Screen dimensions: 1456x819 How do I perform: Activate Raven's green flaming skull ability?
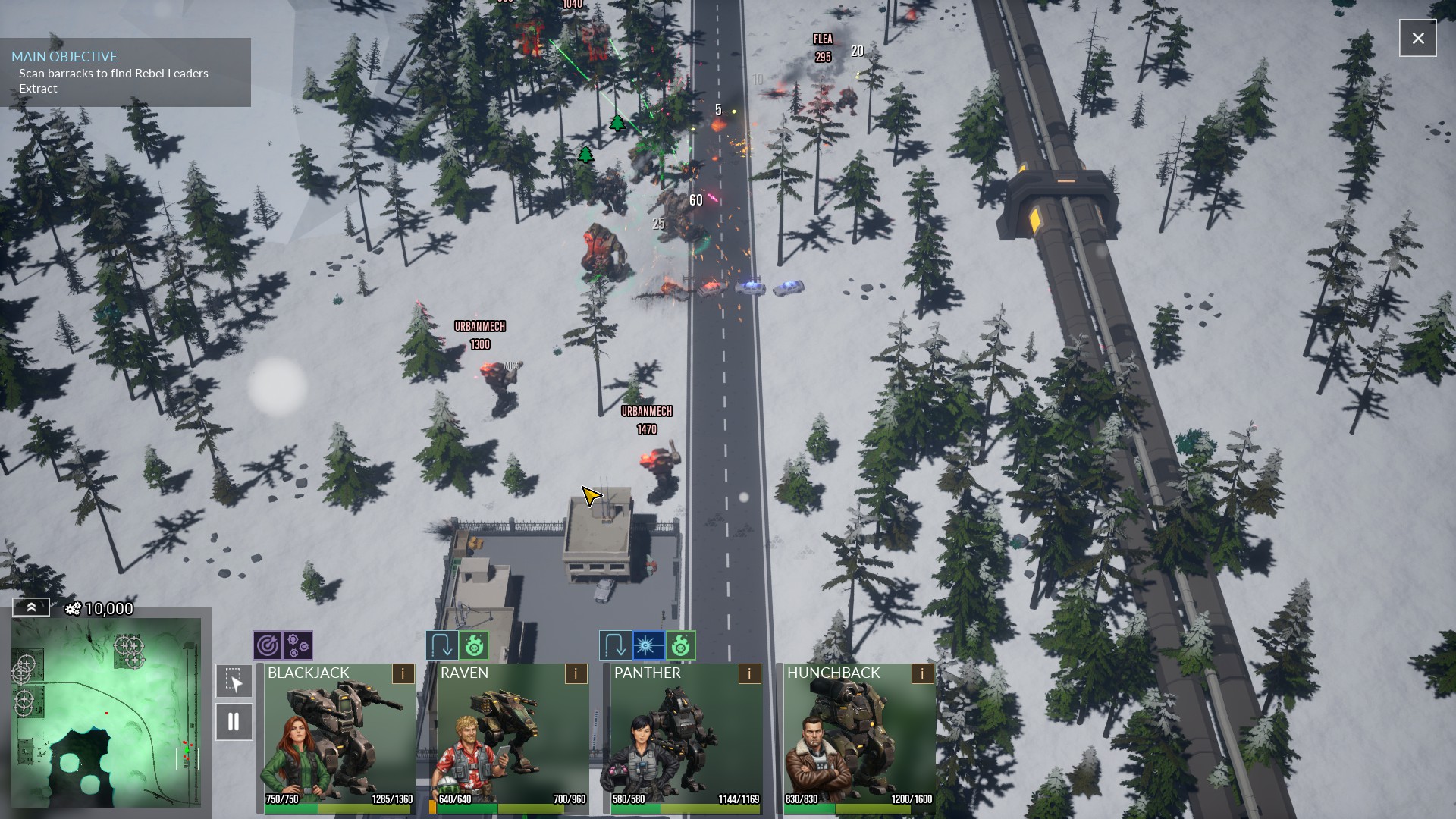point(473,646)
